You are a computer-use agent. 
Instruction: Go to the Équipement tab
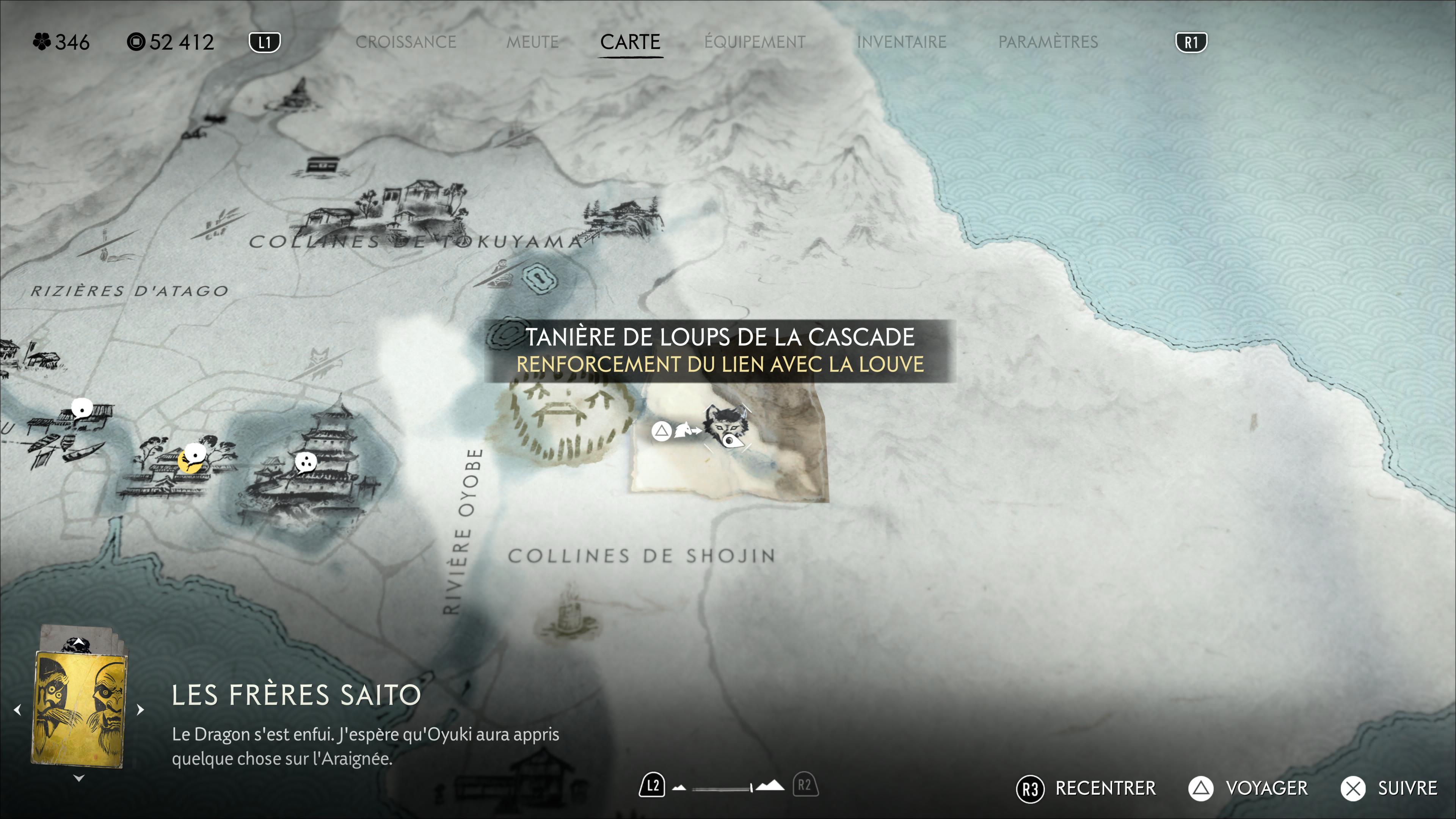coord(755,42)
